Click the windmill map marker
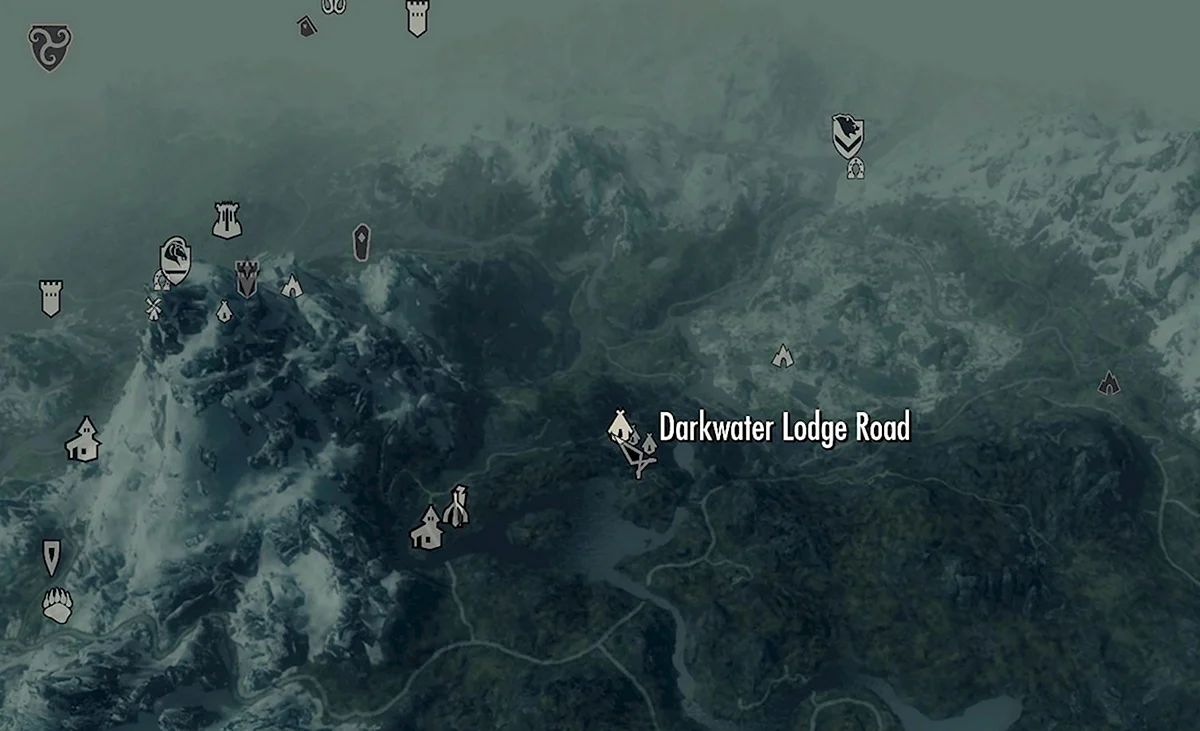Image resolution: width=1200 pixels, height=731 pixels. click(x=153, y=307)
